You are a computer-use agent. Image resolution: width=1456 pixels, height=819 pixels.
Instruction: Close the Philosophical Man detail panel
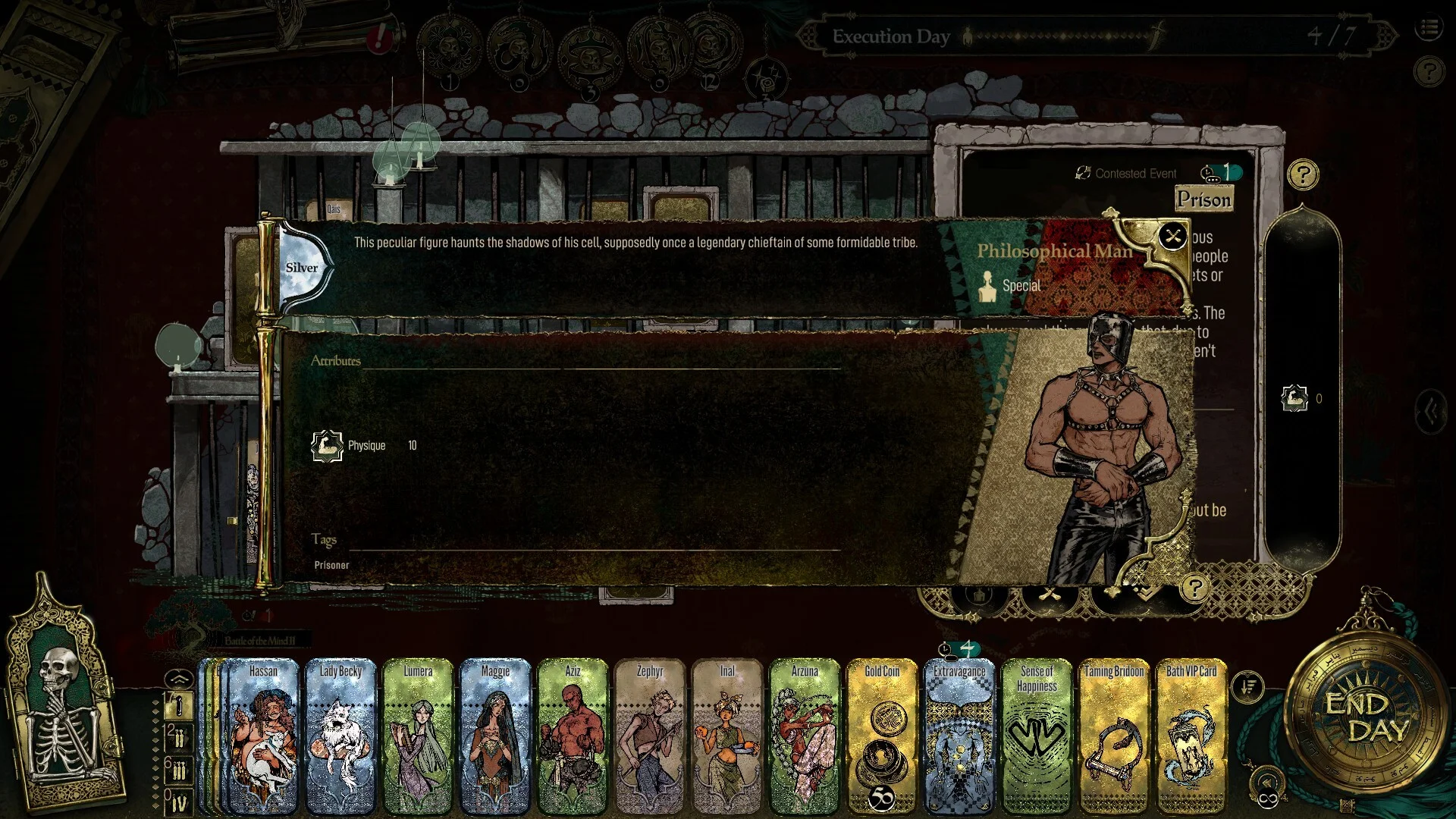[1172, 237]
